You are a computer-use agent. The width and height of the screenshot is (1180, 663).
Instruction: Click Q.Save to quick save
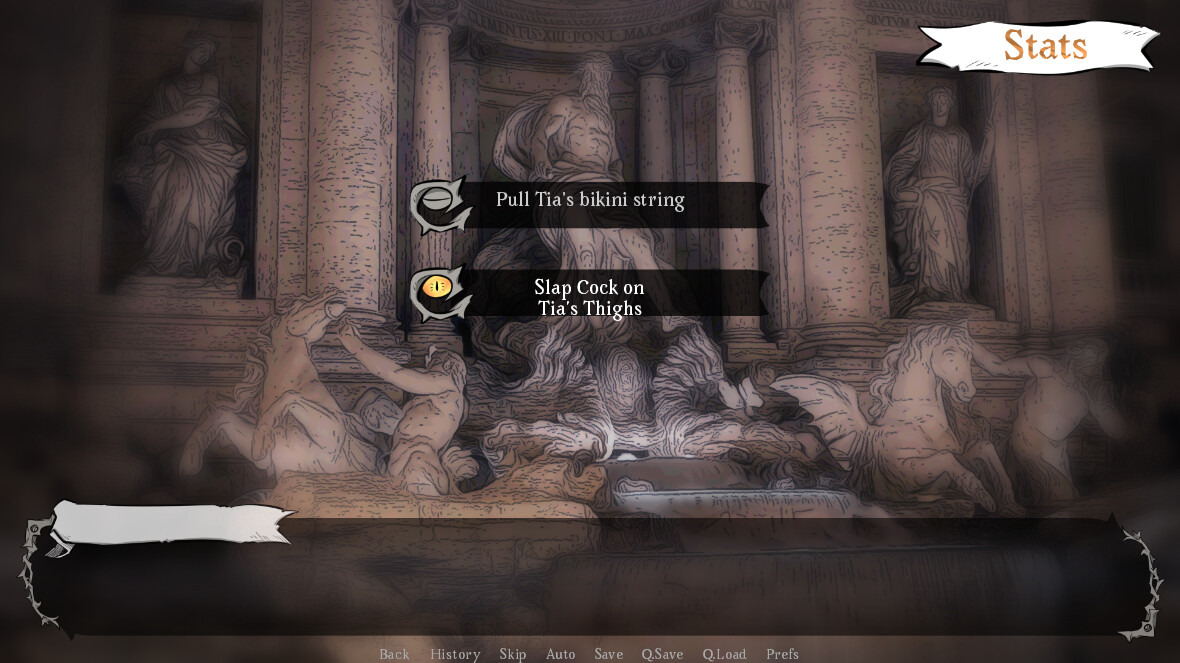click(x=662, y=654)
